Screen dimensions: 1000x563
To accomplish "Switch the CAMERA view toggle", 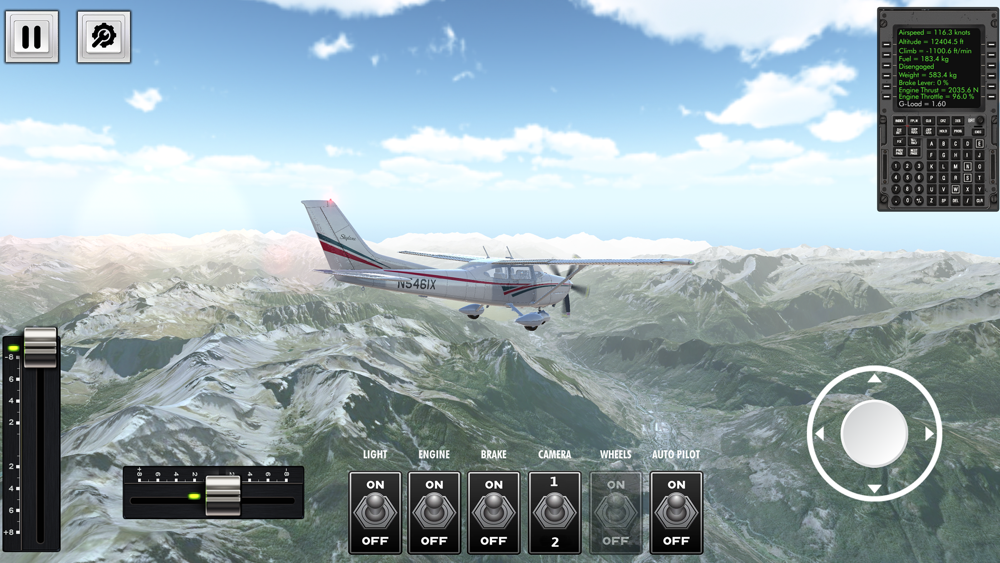I will click(x=554, y=512).
